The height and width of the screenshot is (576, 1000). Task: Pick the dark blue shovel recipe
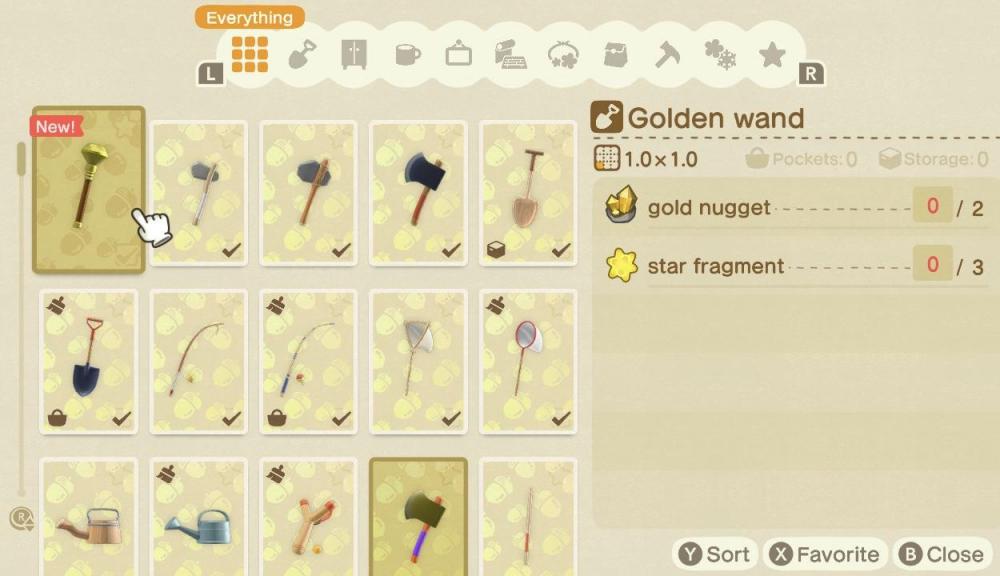[89, 362]
